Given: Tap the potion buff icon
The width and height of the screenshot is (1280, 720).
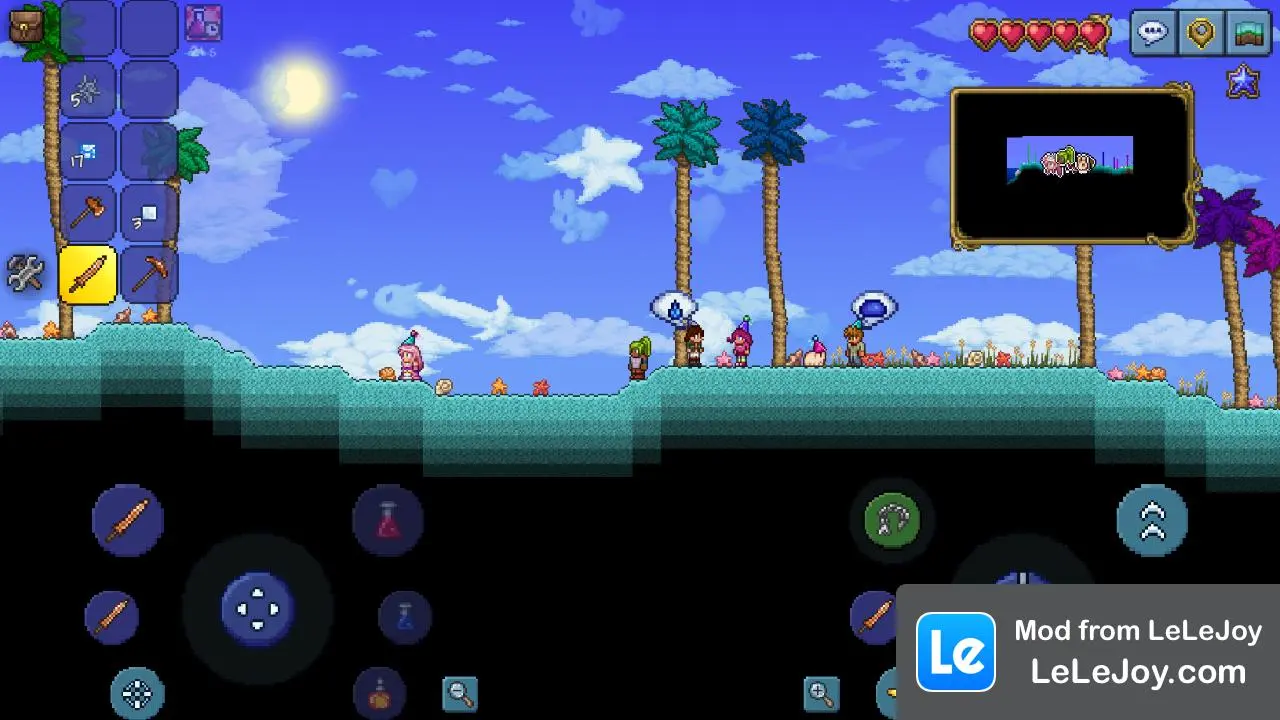Looking at the screenshot, I should point(203,24).
